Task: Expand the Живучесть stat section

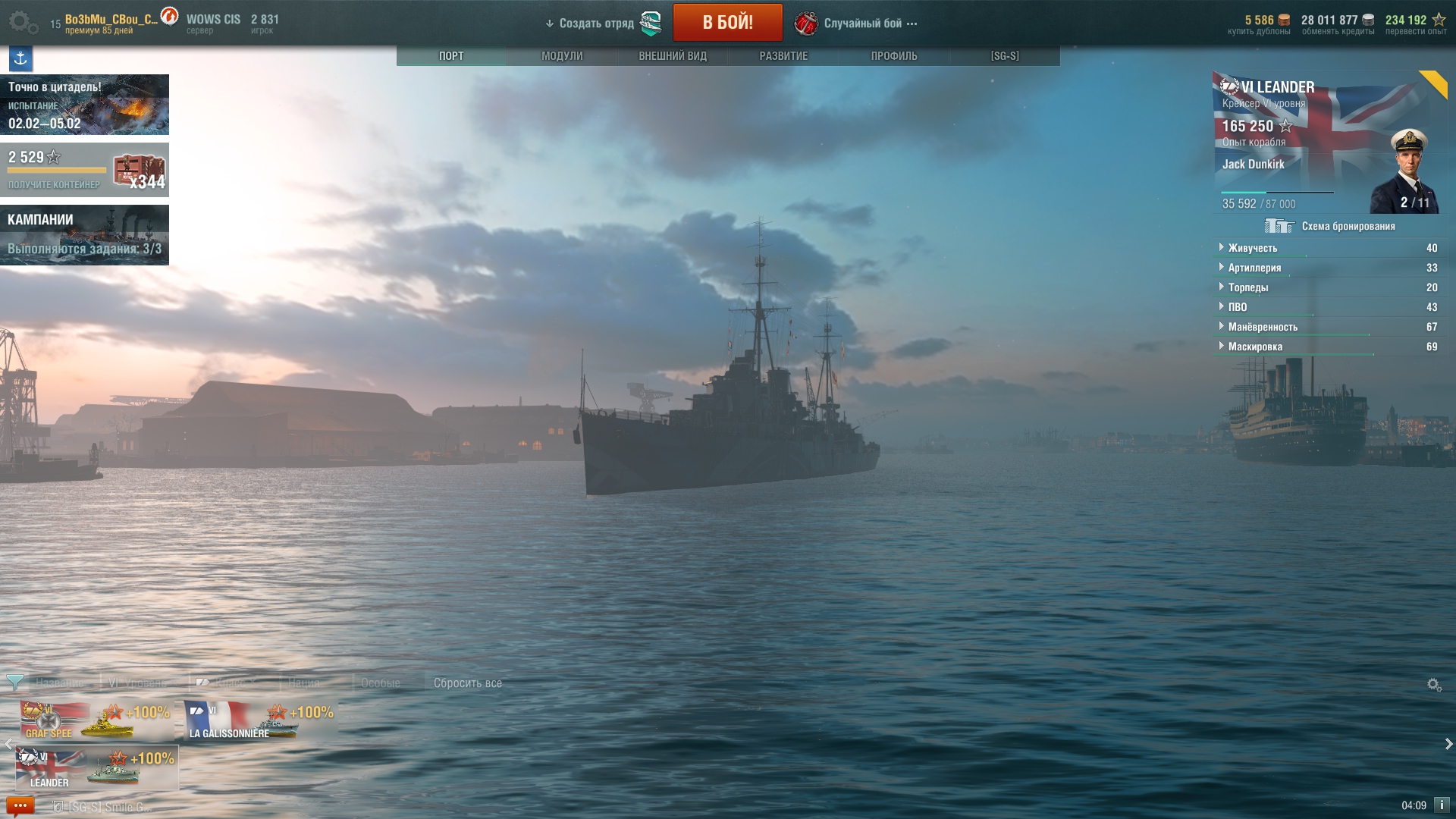Action: tap(1253, 248)
